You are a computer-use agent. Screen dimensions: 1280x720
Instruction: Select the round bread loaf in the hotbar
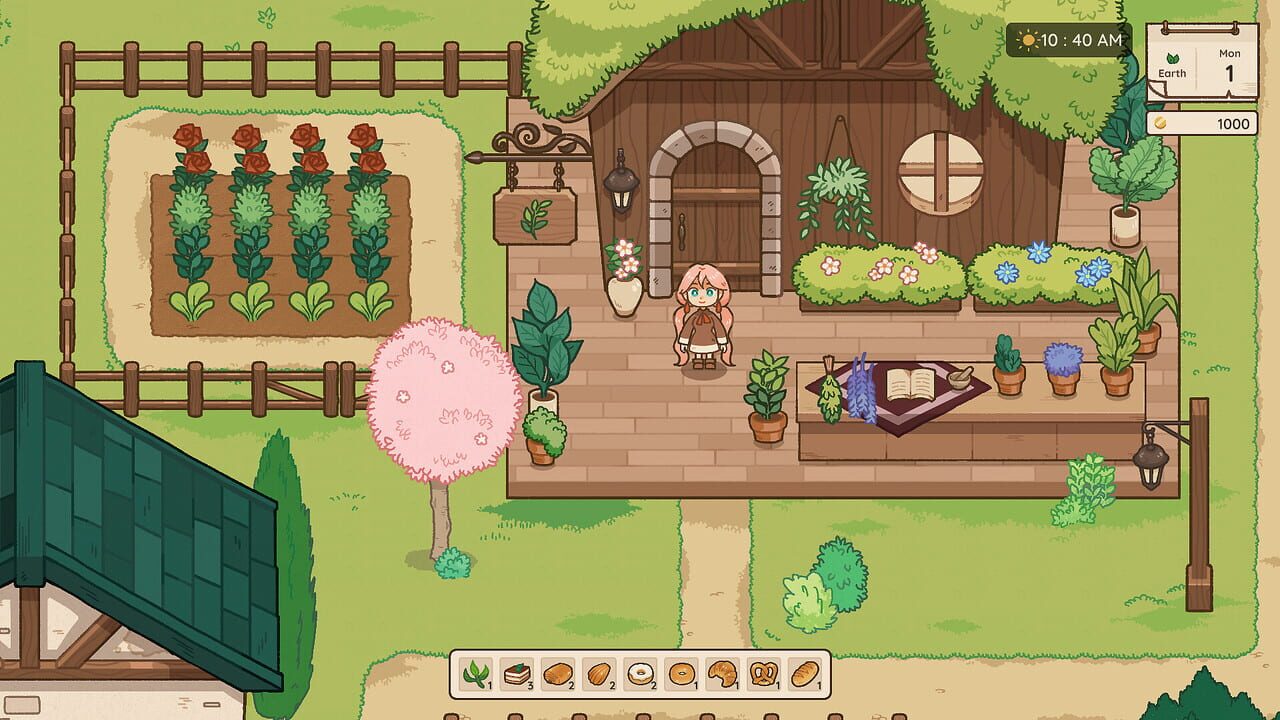(557, 671)
